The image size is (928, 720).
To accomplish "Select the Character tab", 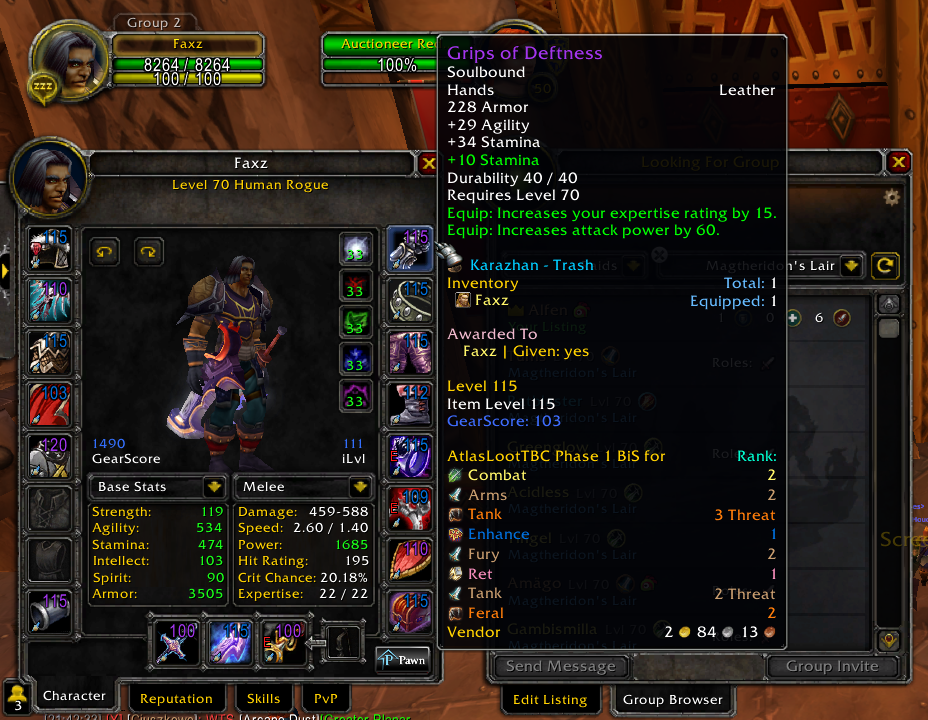I will (x=74, y=696).
